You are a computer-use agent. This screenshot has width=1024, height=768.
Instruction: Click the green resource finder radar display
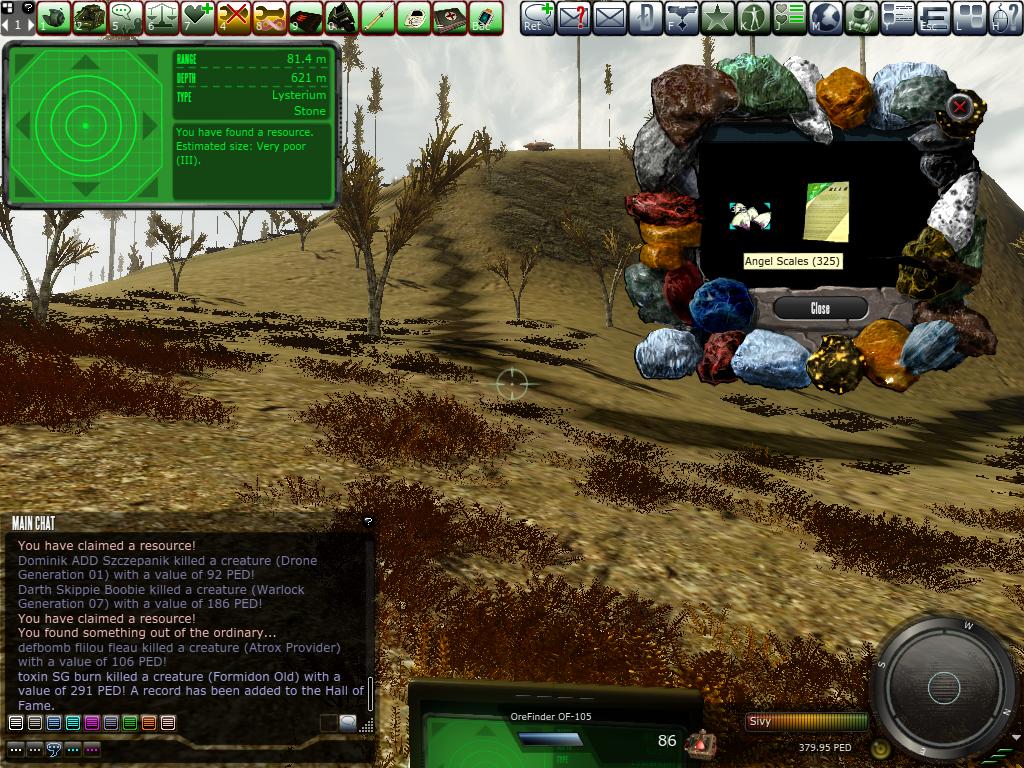[x=85, y=125]
